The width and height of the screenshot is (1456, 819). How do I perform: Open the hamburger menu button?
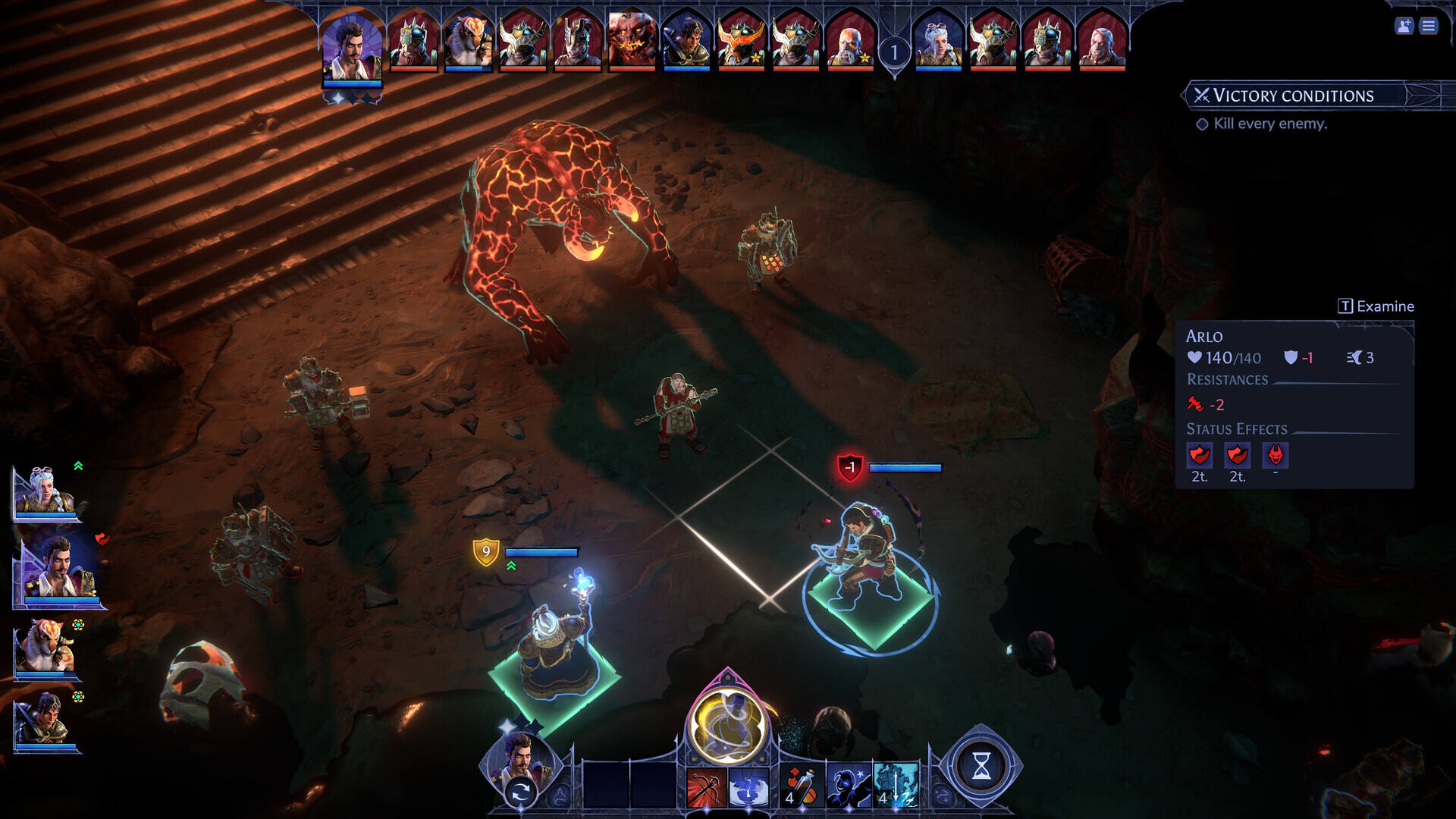[1429, 26]
